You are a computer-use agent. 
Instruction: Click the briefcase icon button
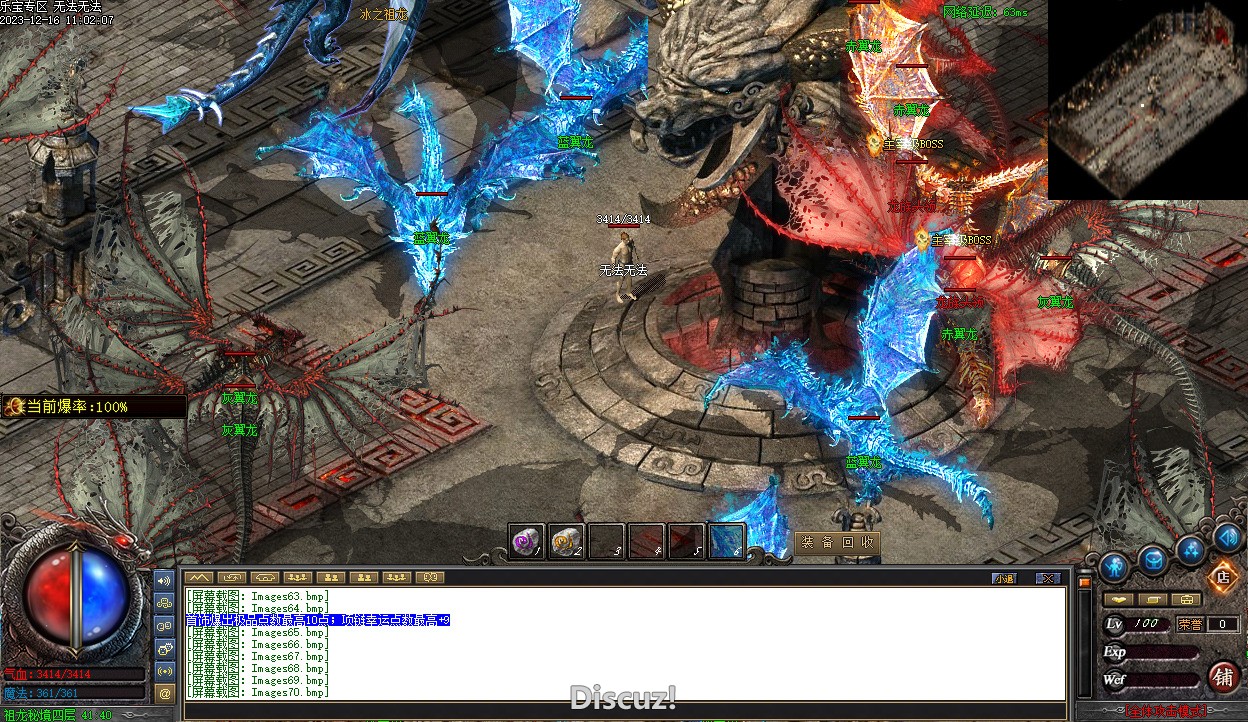coord(1187,600)
